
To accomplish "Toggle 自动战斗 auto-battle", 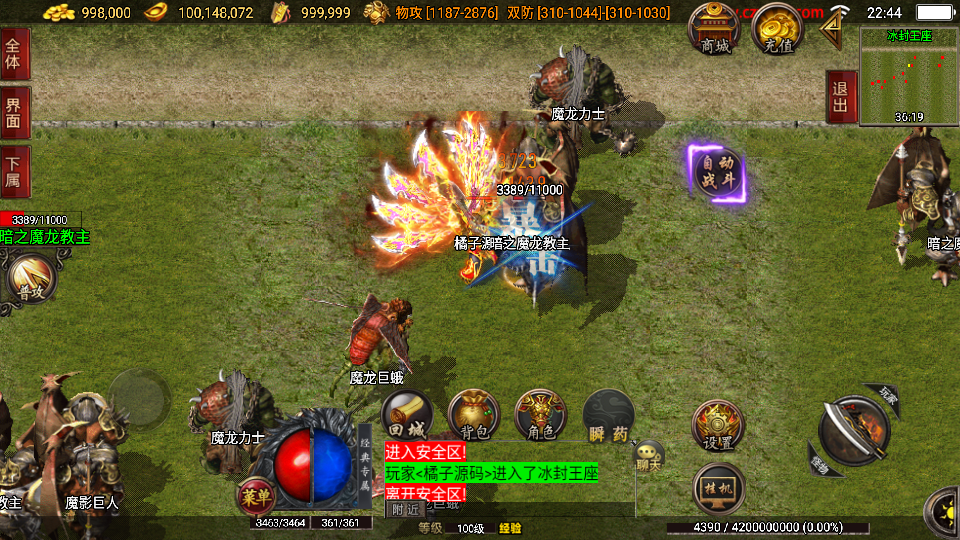I will coord(717,173).
